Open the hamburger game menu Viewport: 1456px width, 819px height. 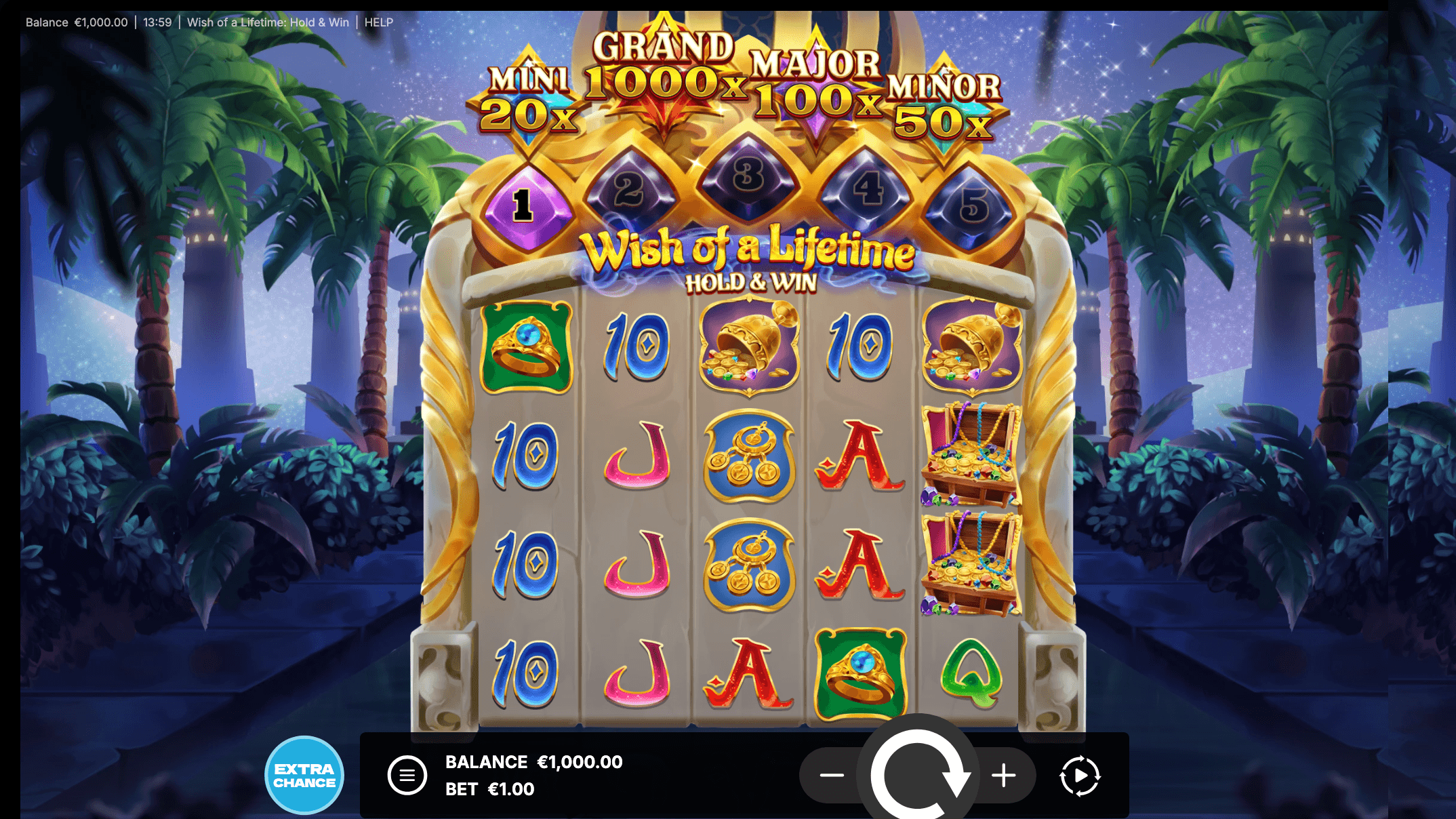point(407,775)
